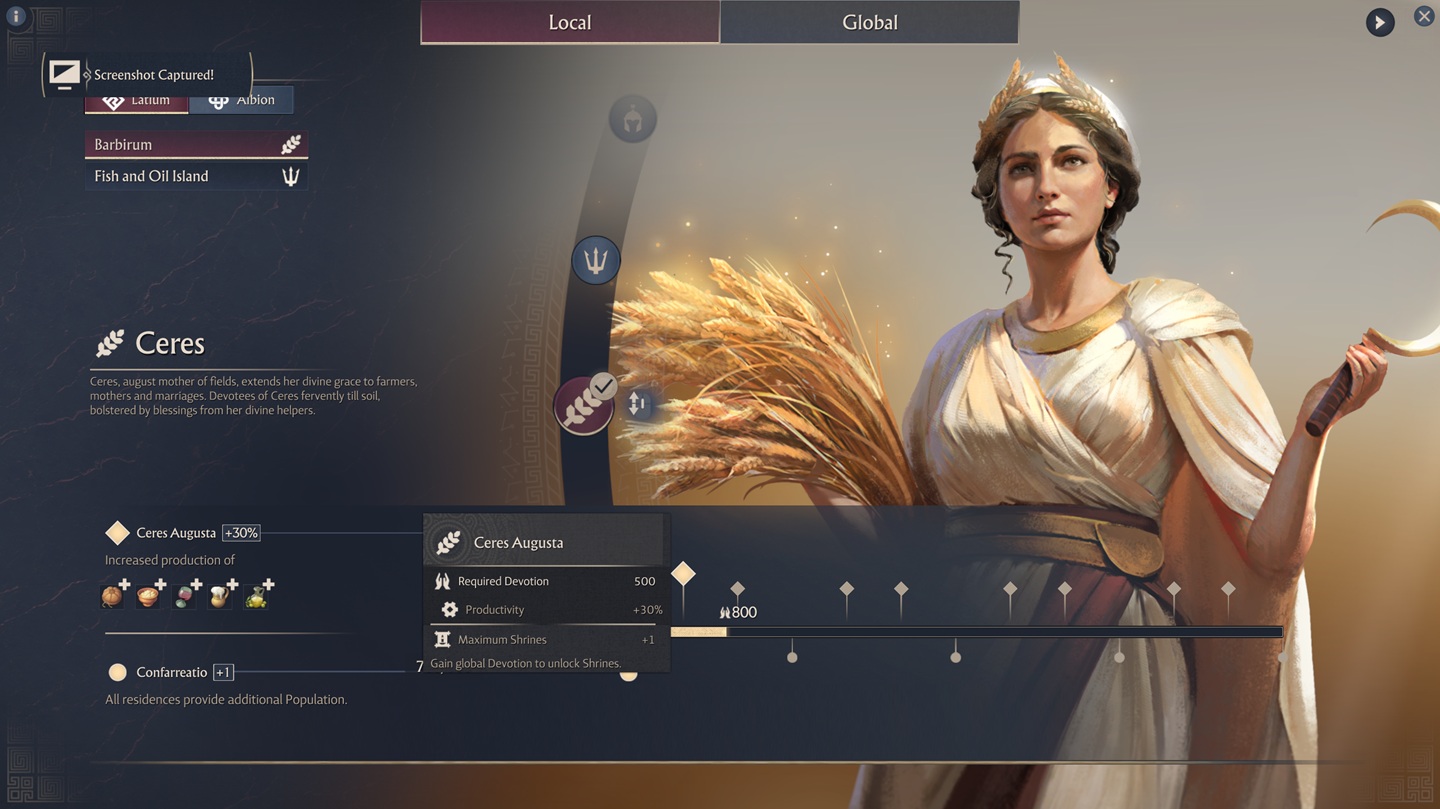Select the Albion region tab

pyautogui.click(x=241, y=101)
